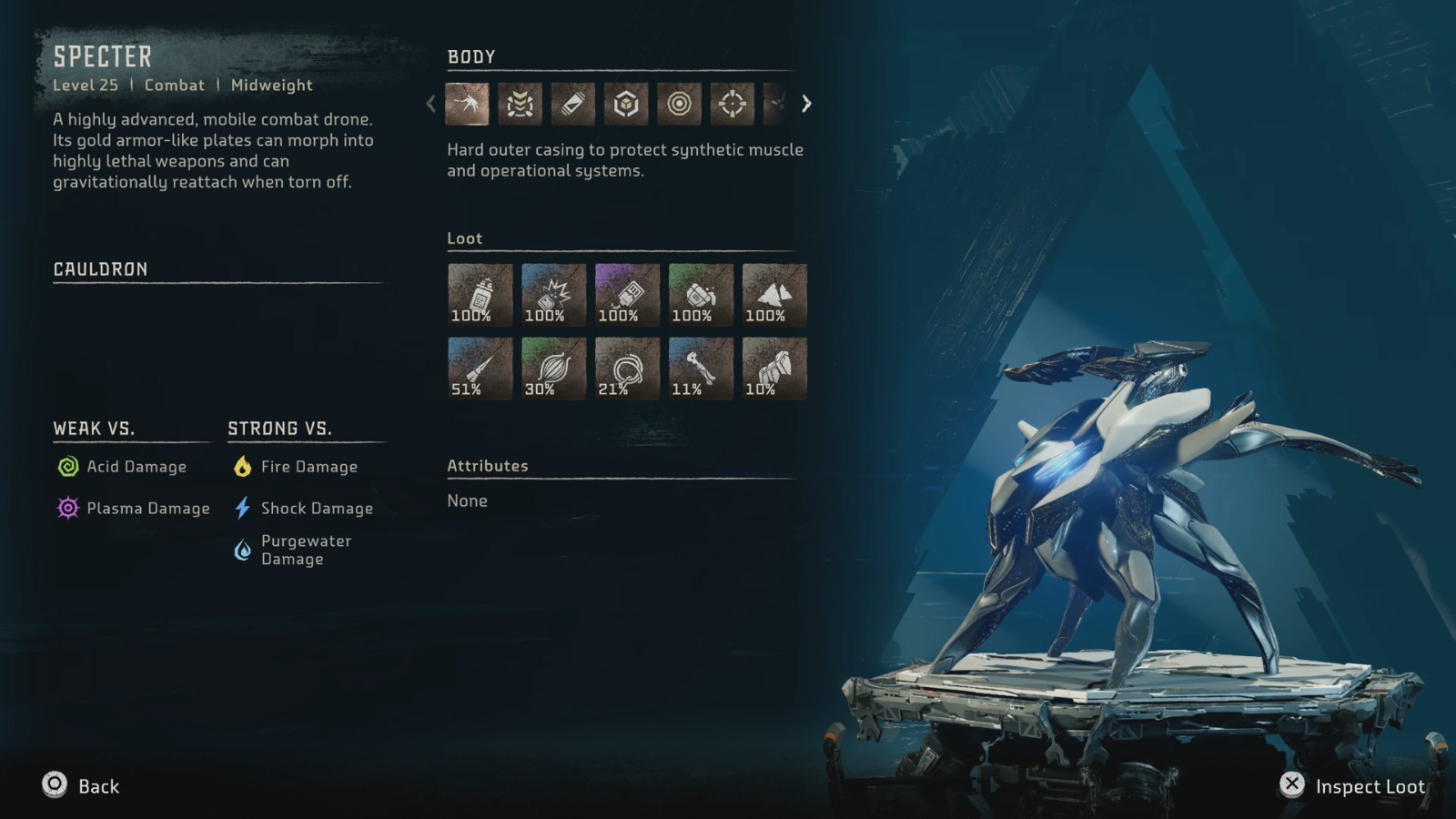
Task: Show next components with the right arrow
Action: [806, 104]
